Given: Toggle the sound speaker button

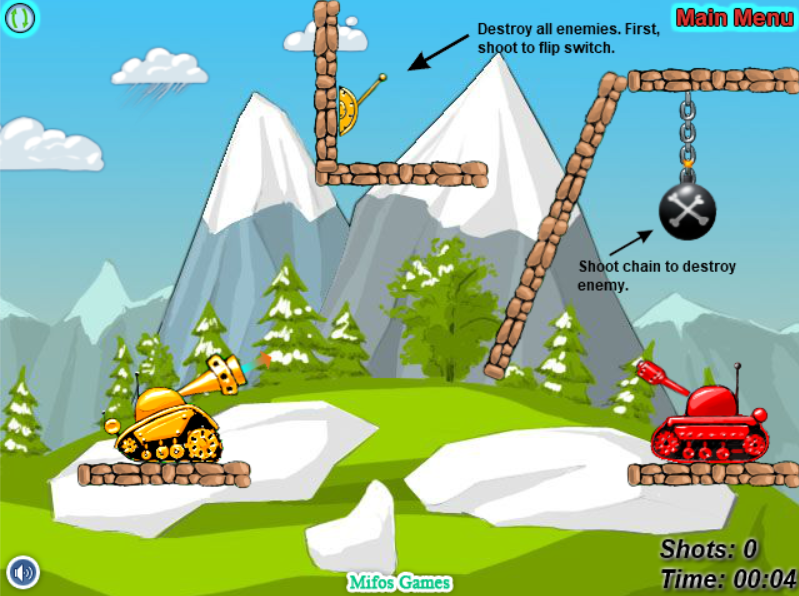Looking at the screenshot, I should [22, 573].
